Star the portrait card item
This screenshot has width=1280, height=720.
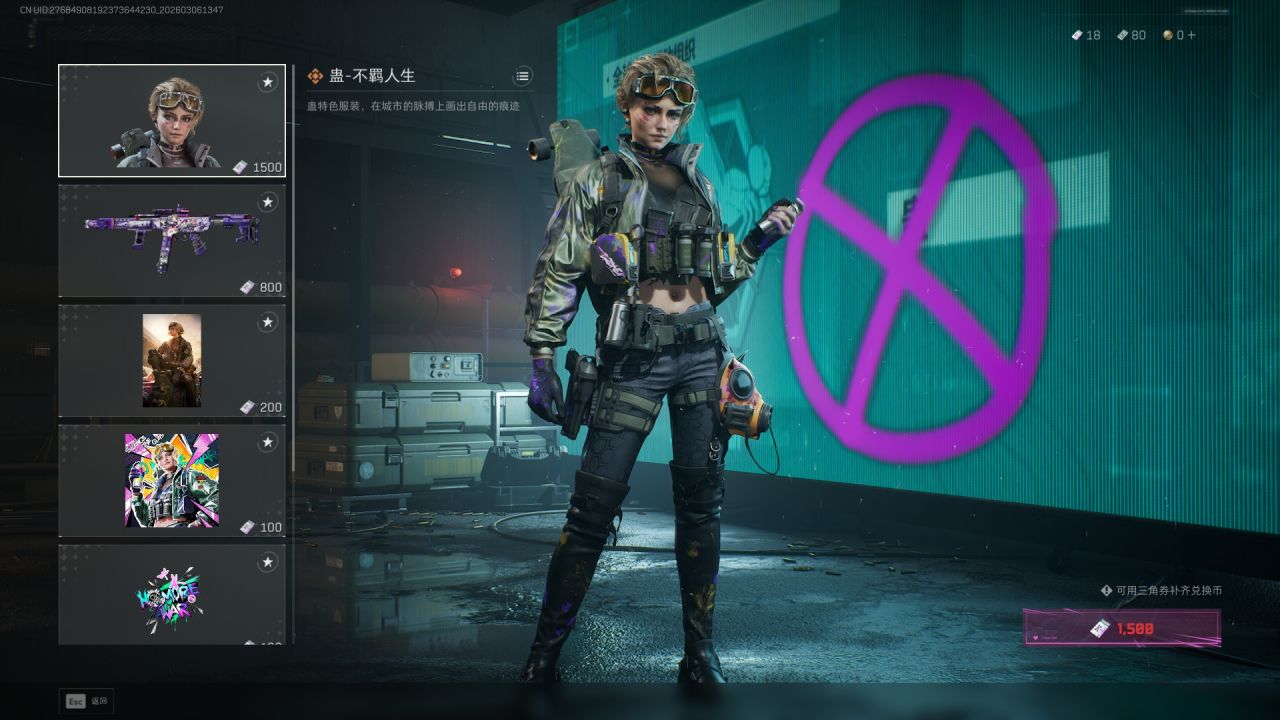pyautogui.click(x=267, y=322)
